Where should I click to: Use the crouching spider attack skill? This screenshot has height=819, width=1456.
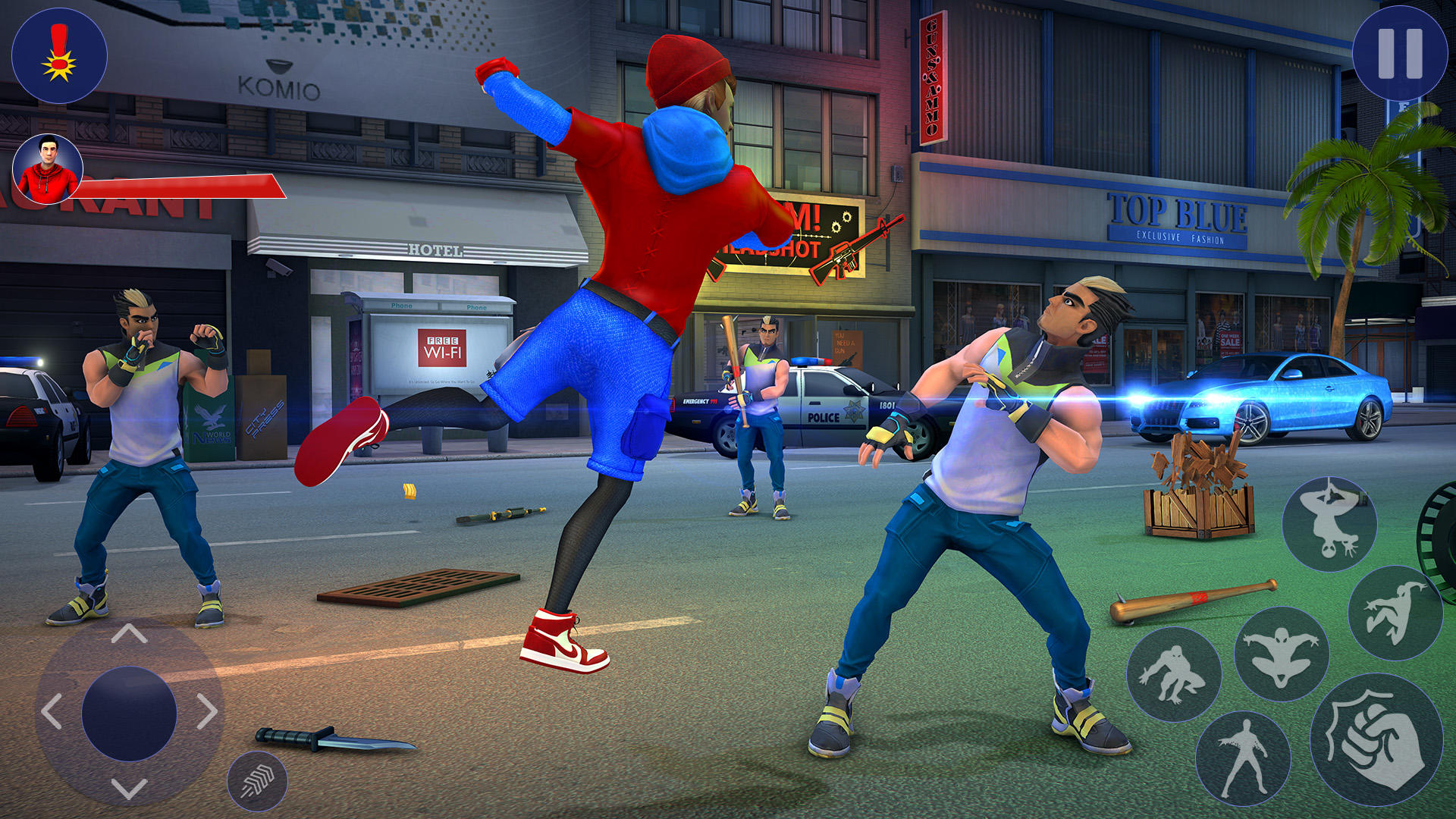(x=1178, y=673)
